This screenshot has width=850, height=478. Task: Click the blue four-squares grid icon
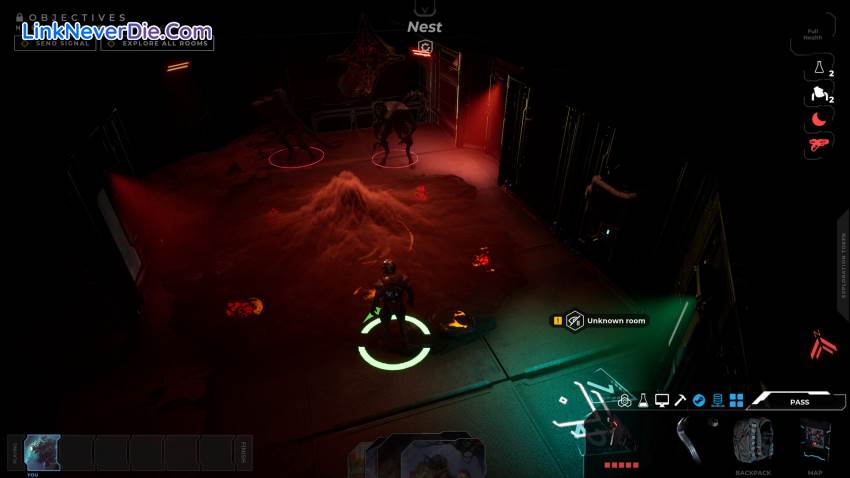click(x=736, y=400)
